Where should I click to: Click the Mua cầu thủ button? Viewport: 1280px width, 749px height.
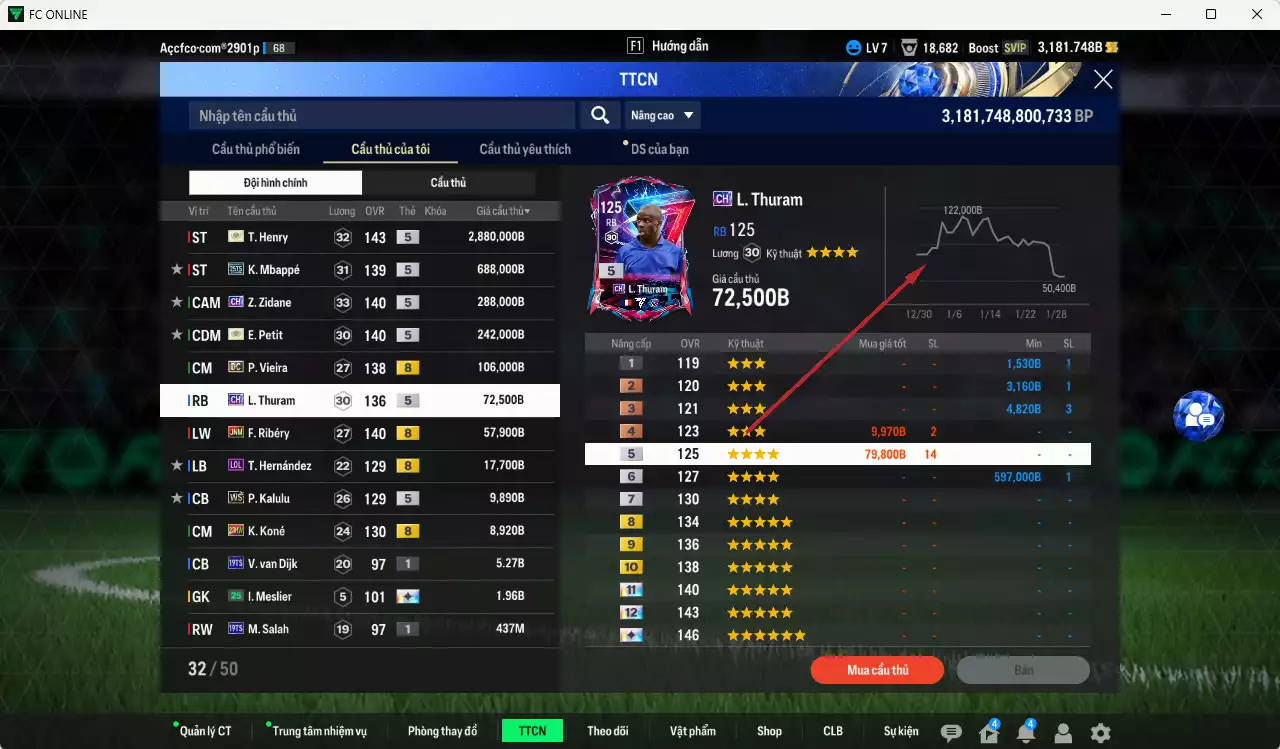(877, 670)
